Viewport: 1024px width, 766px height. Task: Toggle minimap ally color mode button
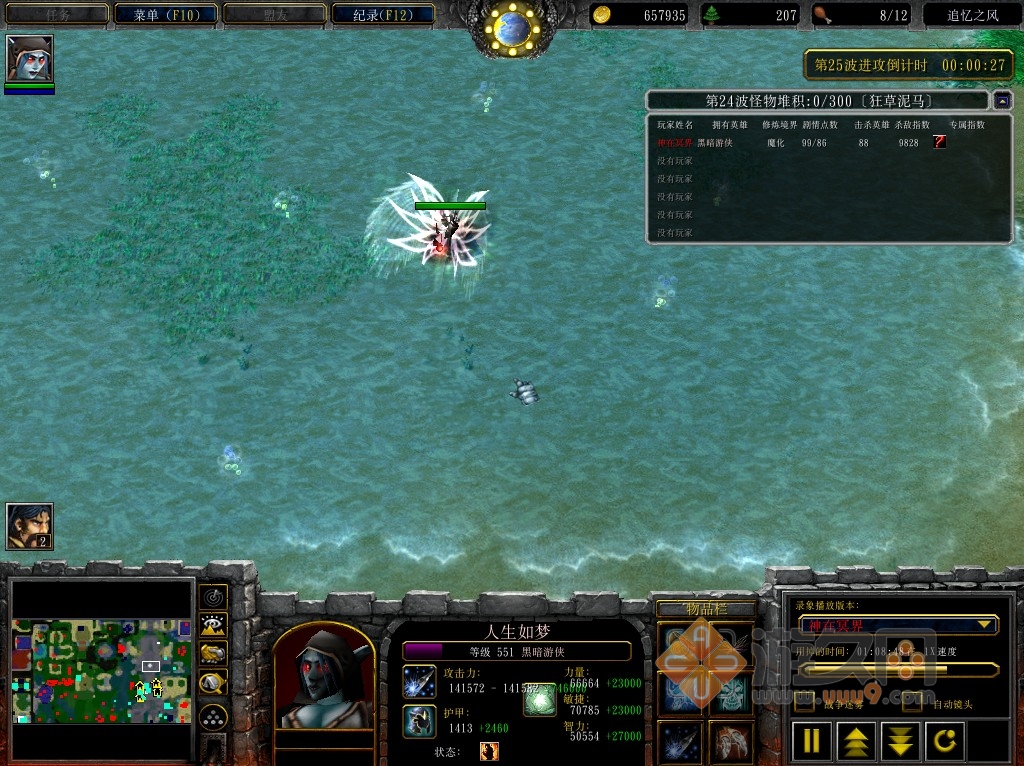[213, 655]
